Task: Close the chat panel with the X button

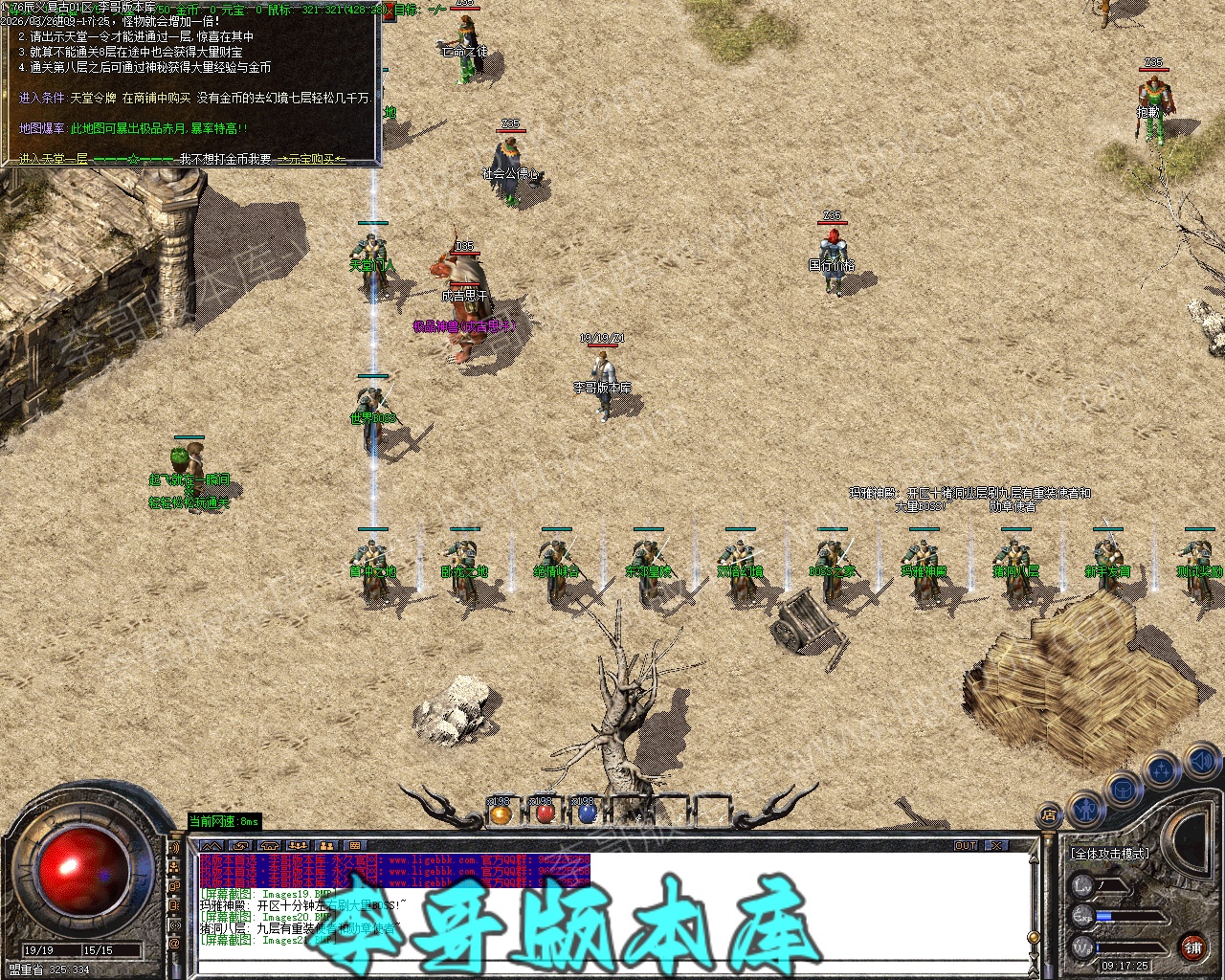Action: coord(996,846)
